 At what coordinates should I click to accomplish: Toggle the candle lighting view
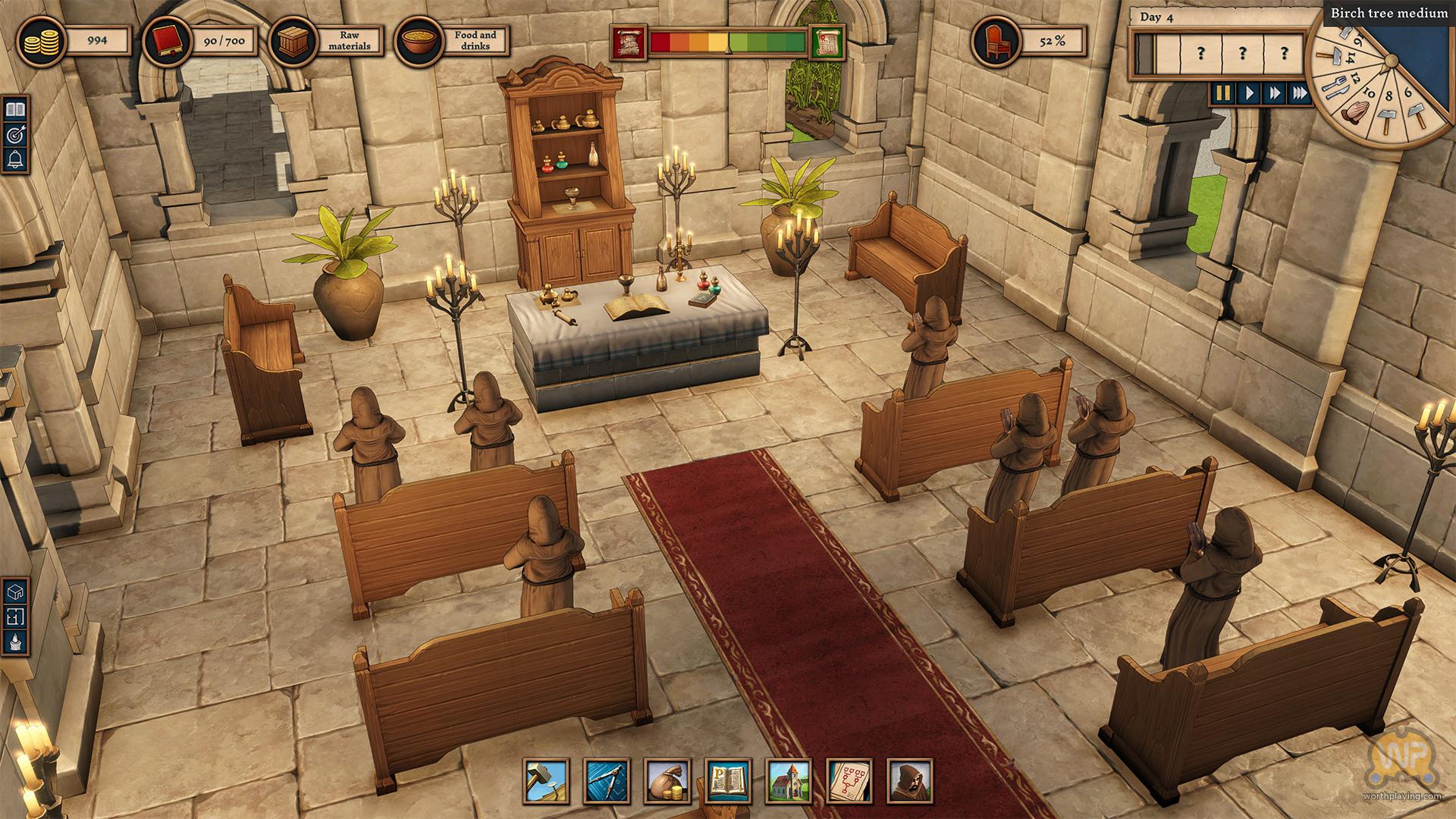point(15,642)
